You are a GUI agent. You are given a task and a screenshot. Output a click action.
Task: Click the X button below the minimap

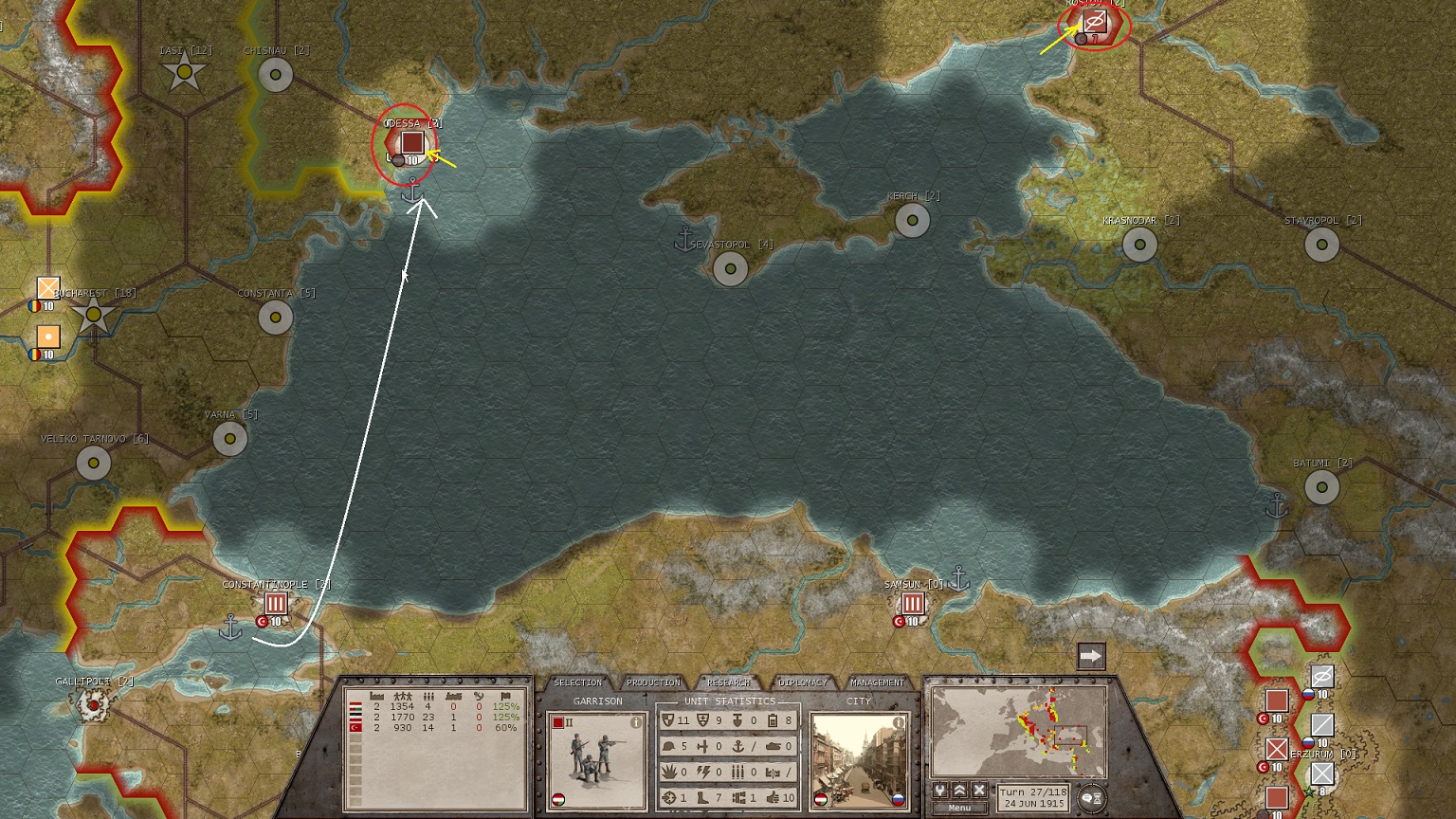pos(979,791)
